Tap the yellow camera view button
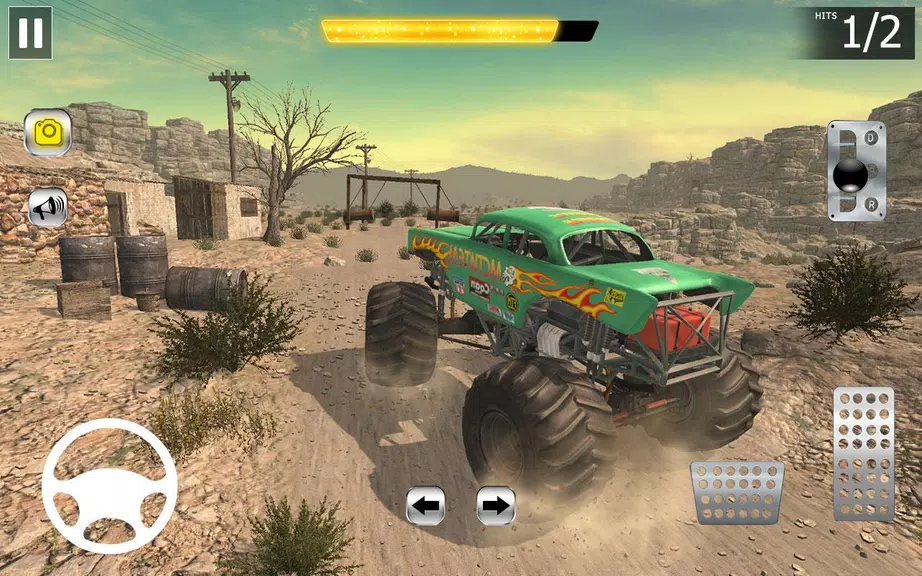The height and width of the screenshot is (576, 922). pyautogui.click(x=47, y=132)
